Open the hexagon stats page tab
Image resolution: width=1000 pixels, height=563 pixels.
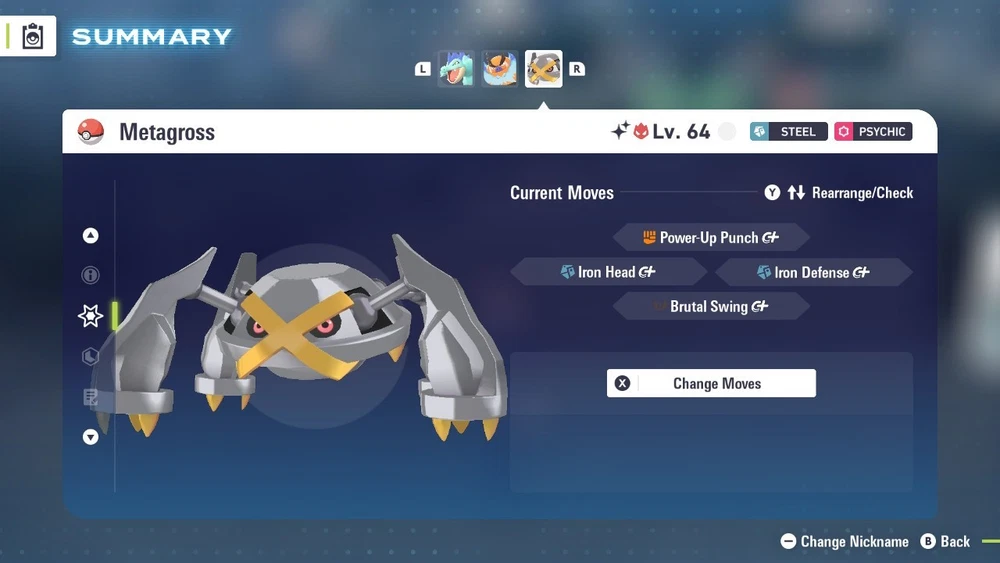tap(91, 356)
